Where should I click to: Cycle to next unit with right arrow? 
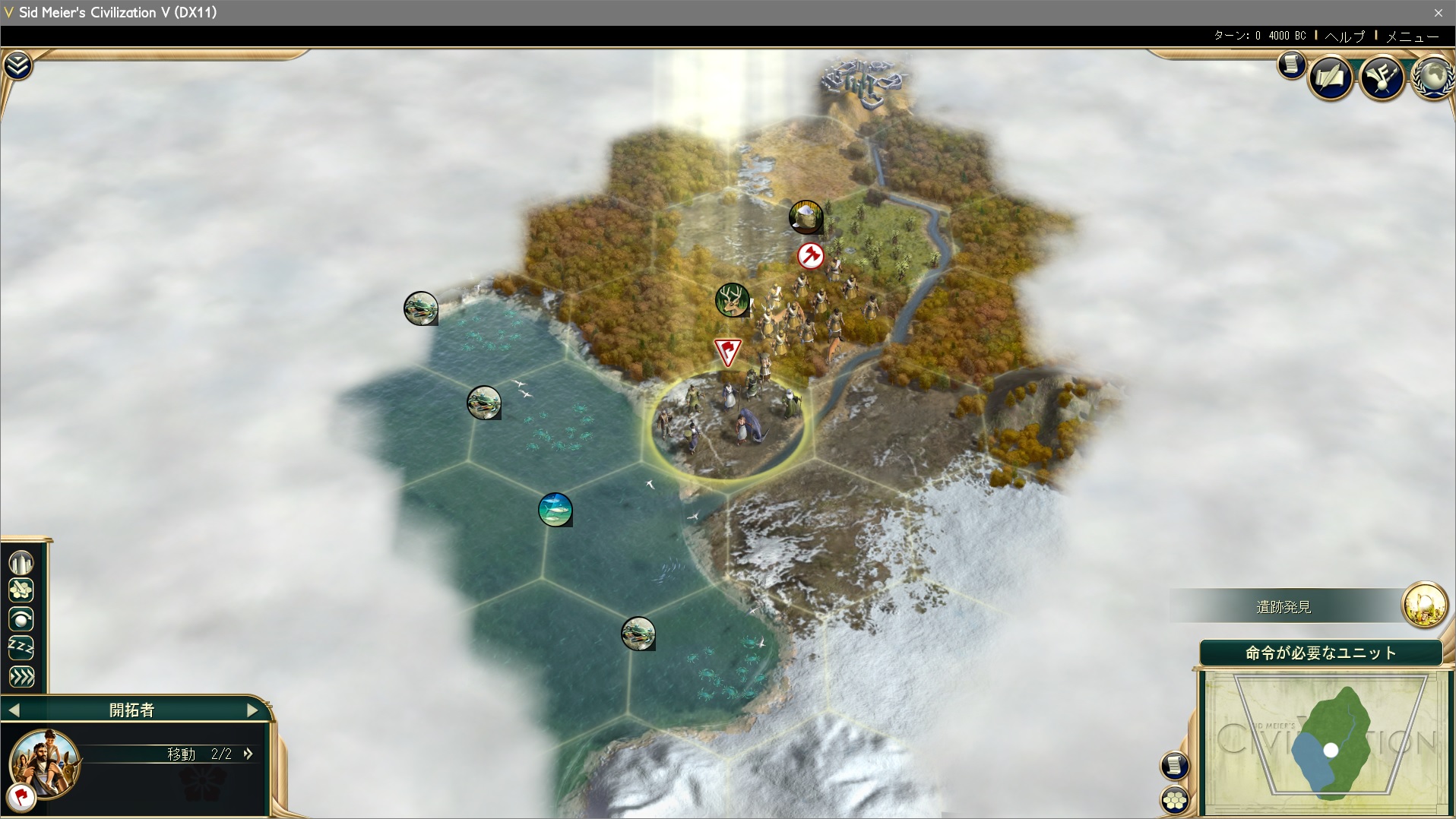[252, 710]
